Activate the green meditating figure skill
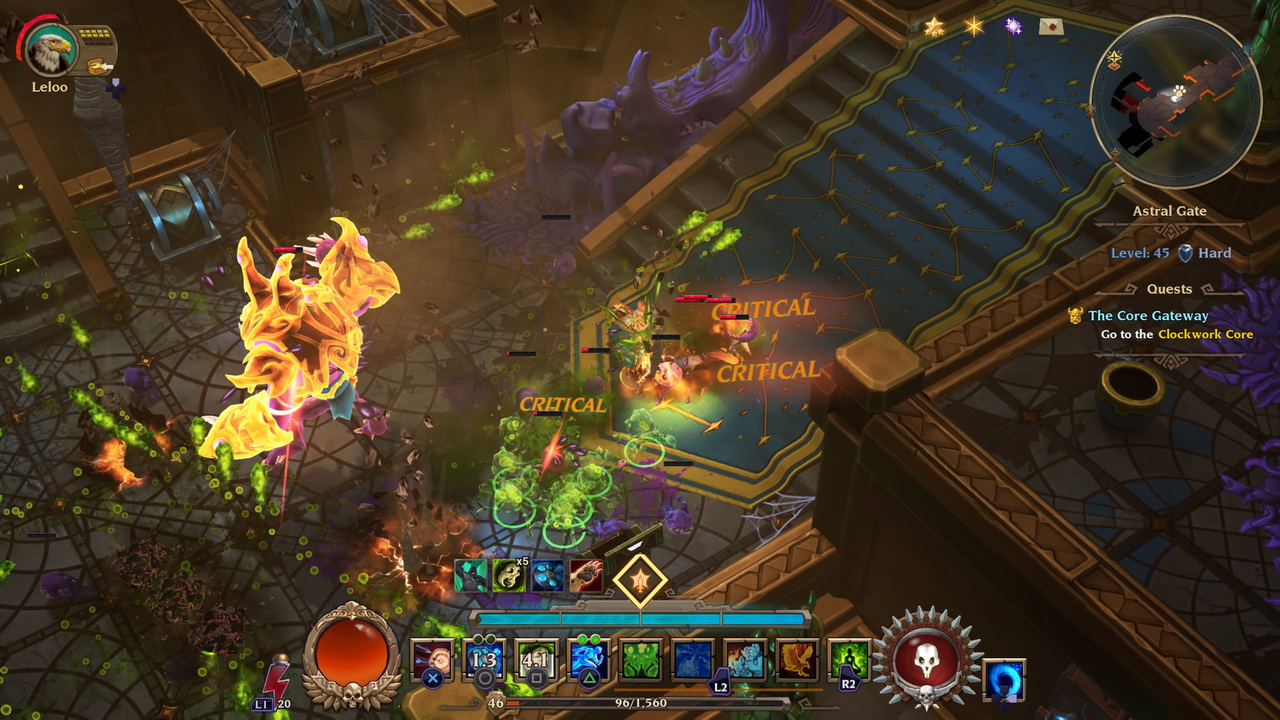 pyautogui.click(x=849, y=660)
